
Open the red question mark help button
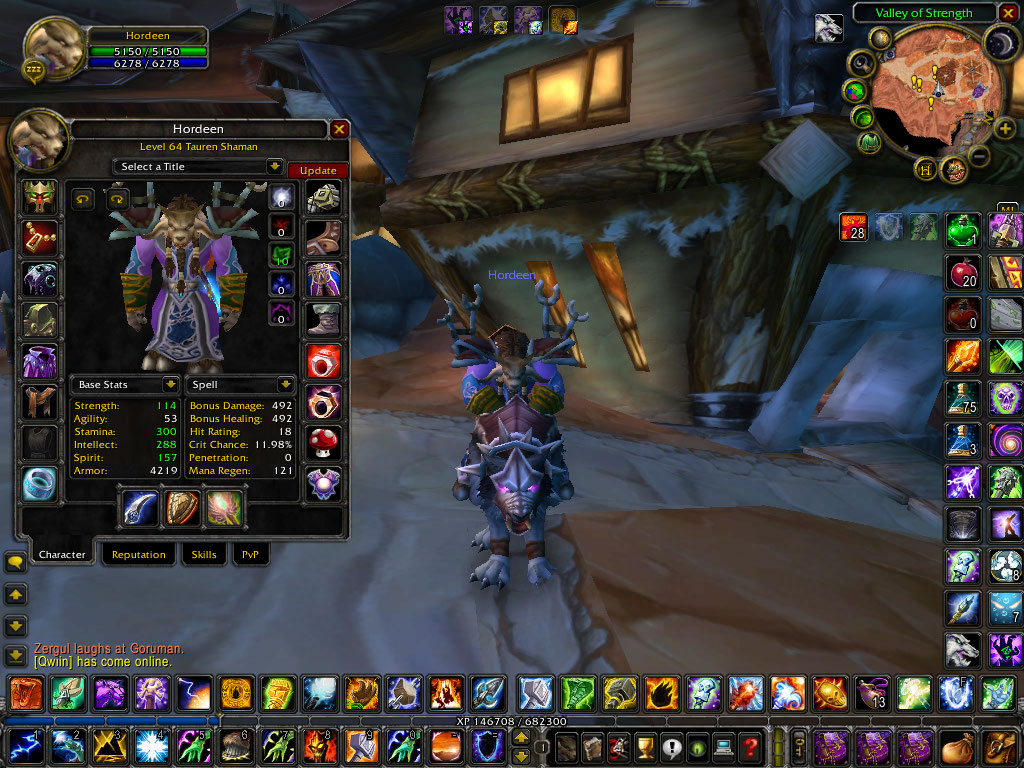[749, 746]
